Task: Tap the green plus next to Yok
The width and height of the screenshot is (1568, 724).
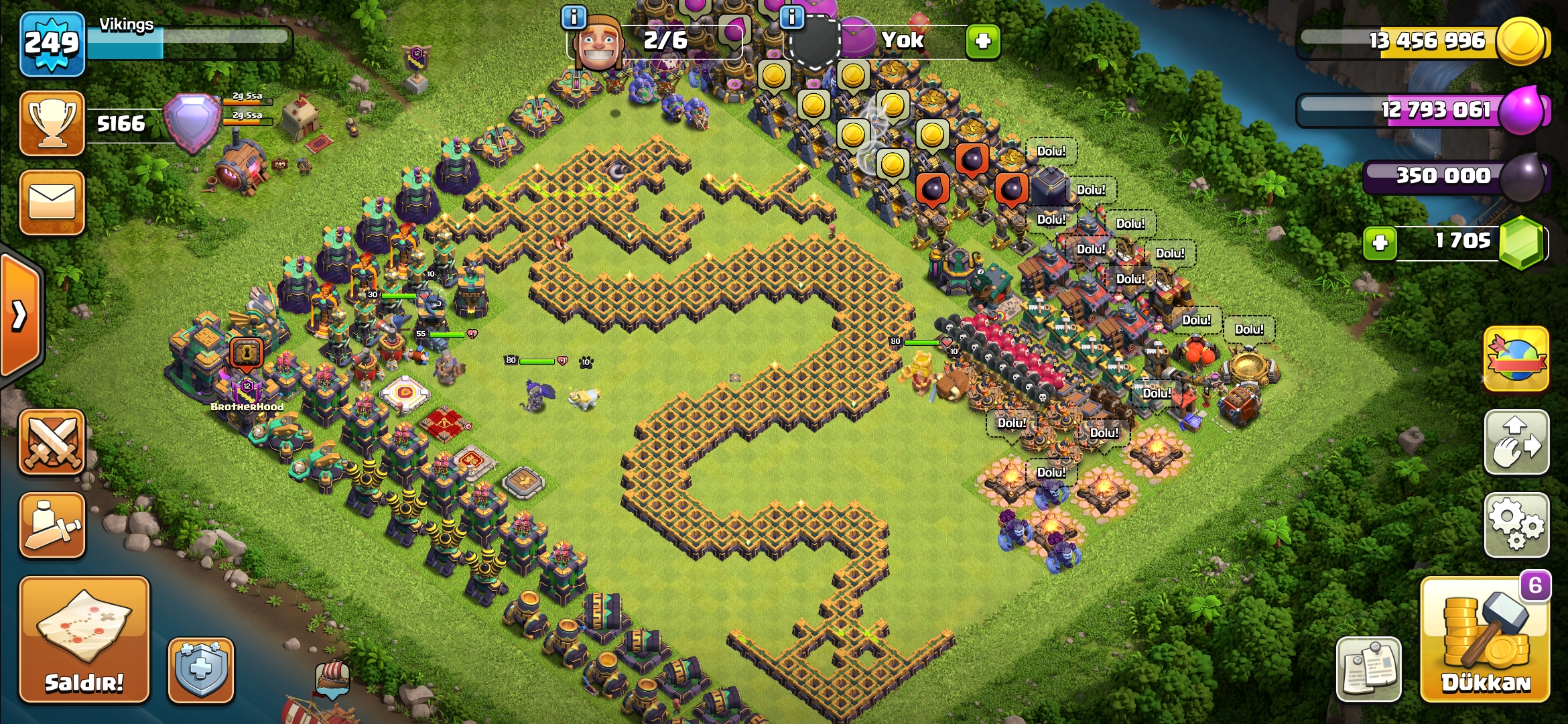Action: point(983,42)
